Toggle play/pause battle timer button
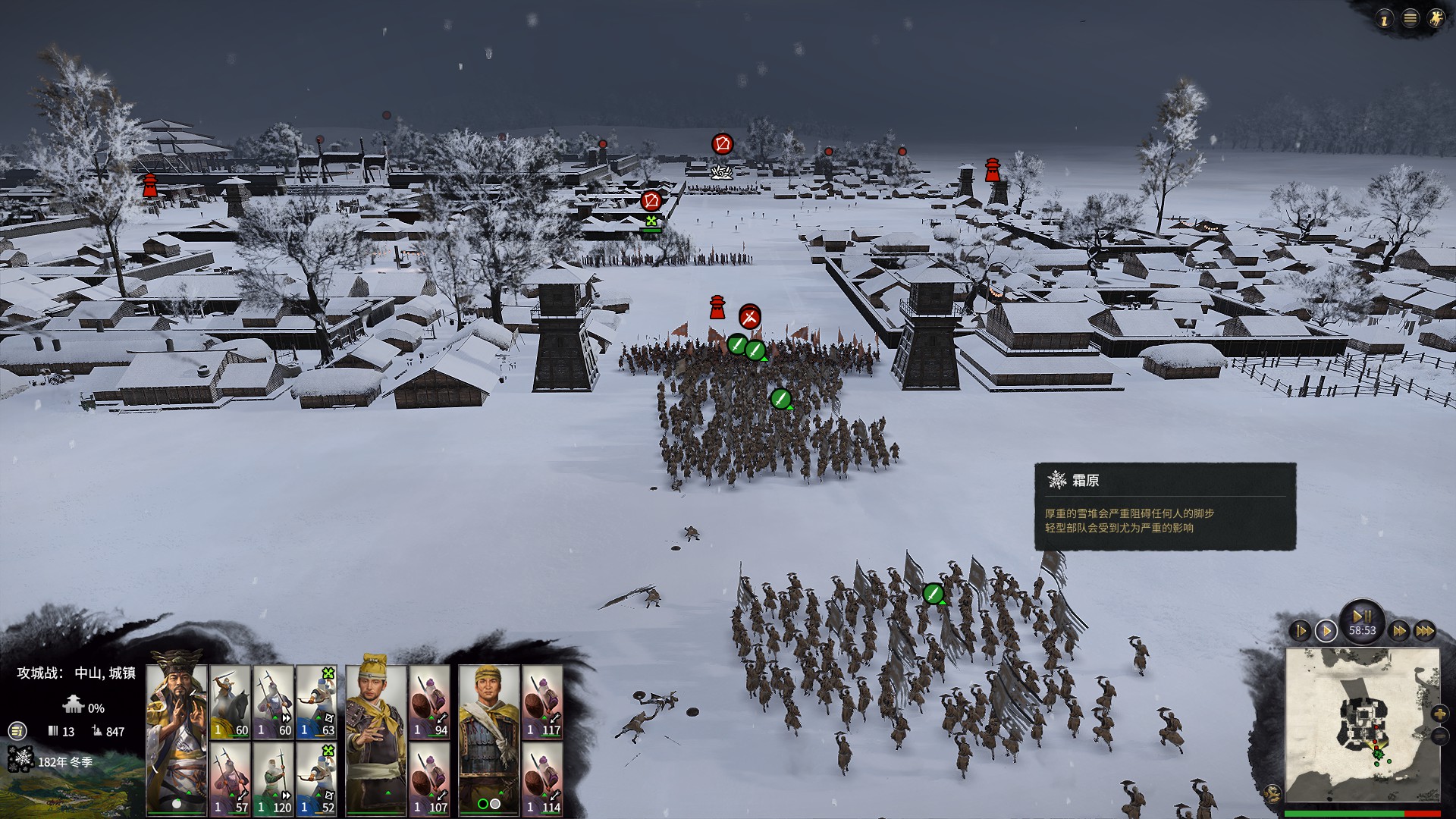 click(x=1362, y=617)
